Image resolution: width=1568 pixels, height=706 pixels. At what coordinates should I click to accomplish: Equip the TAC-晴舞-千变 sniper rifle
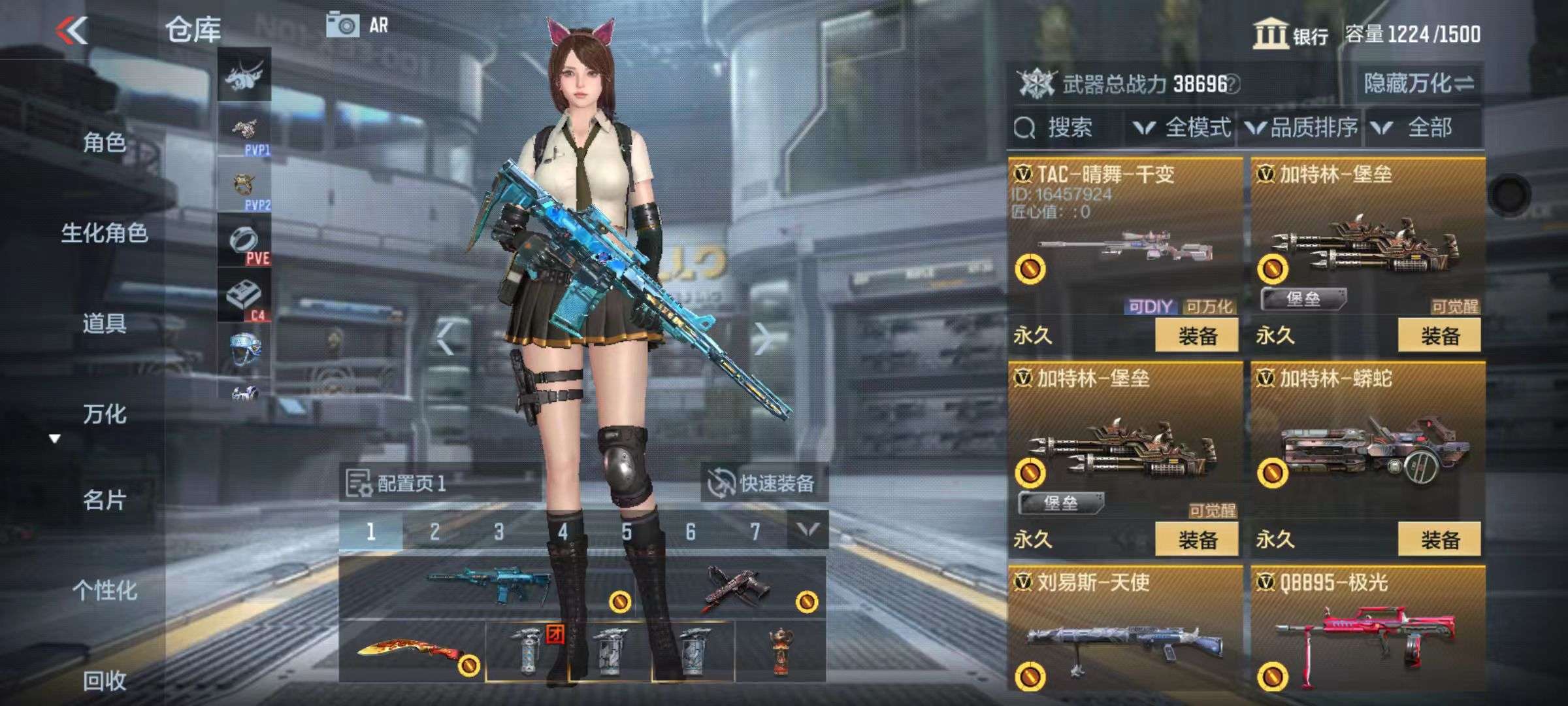[1196, 336]
